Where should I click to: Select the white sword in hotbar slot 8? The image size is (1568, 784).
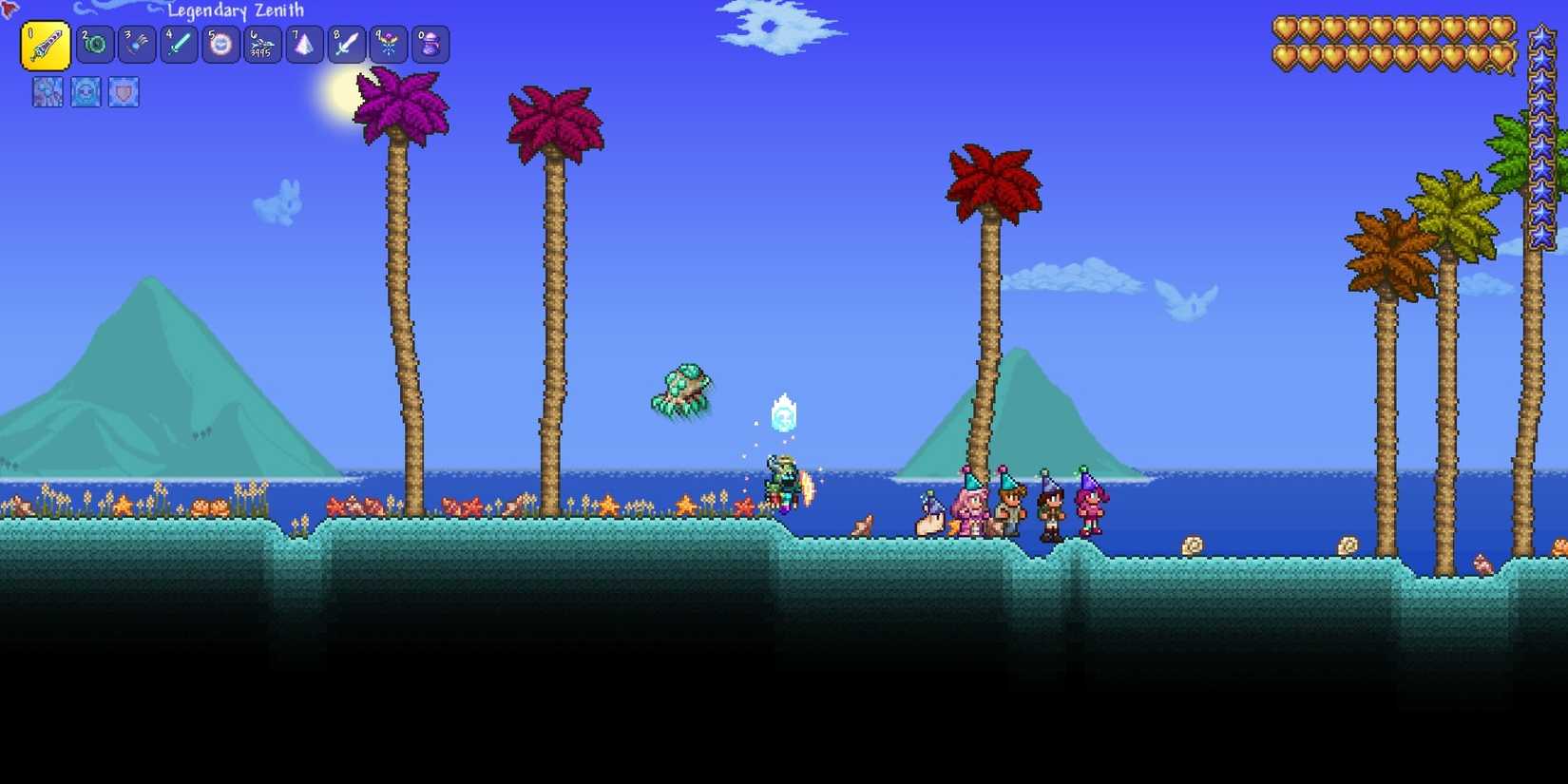point(346,44)
